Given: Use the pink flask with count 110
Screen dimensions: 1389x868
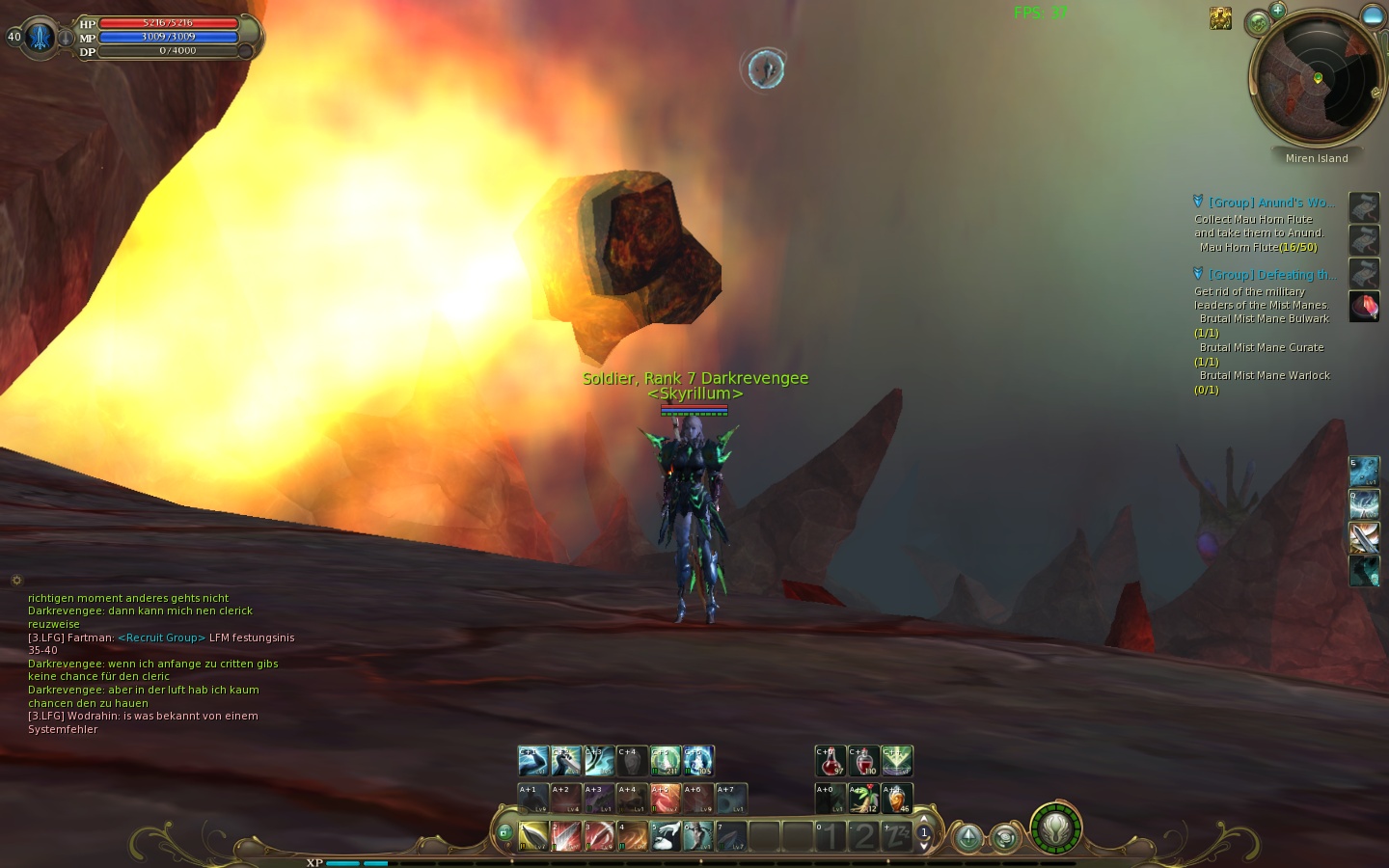Looking at the screenshot, I should [x=863, y=761].
